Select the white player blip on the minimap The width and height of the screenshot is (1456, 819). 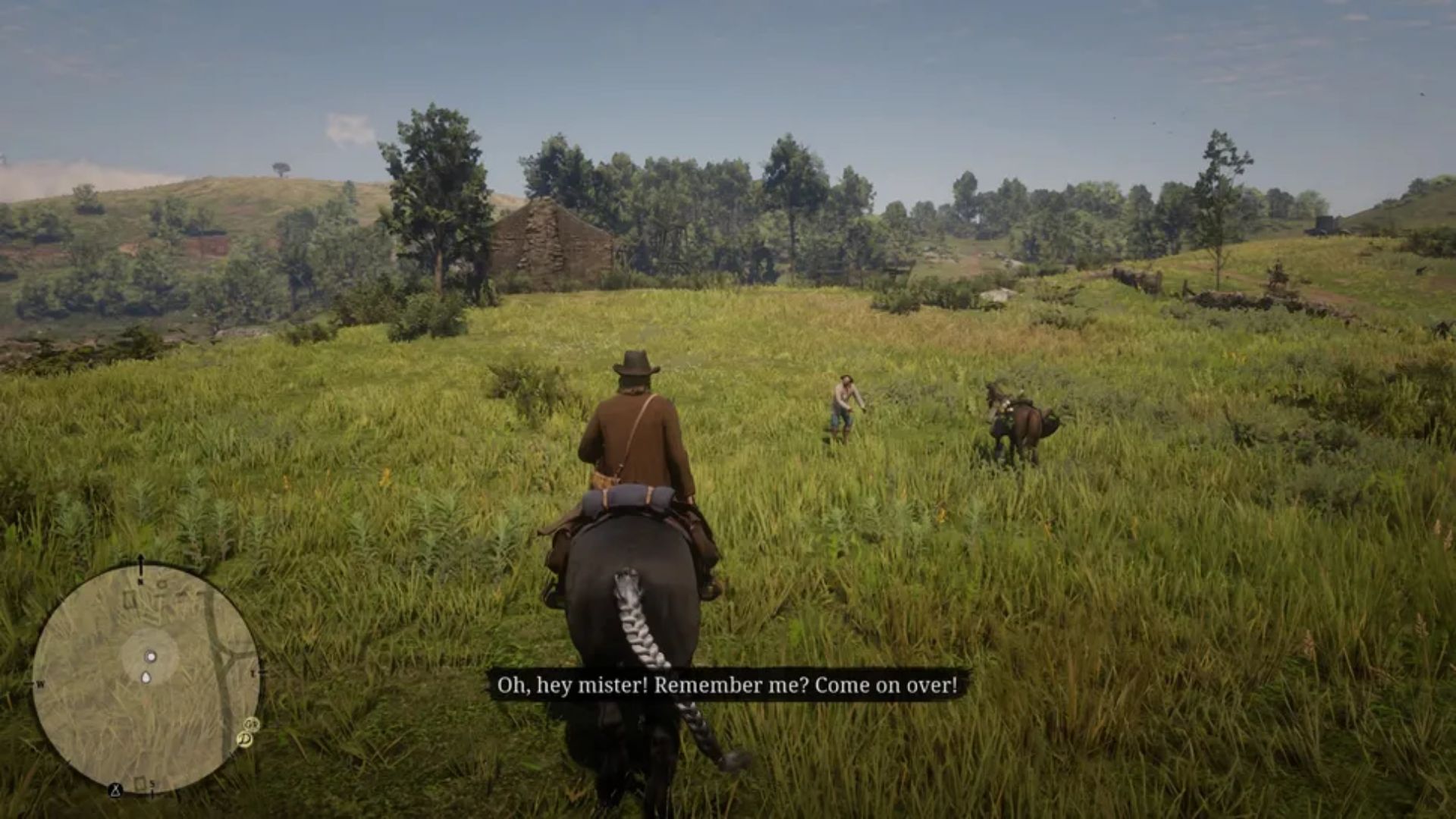click(150, 657)
